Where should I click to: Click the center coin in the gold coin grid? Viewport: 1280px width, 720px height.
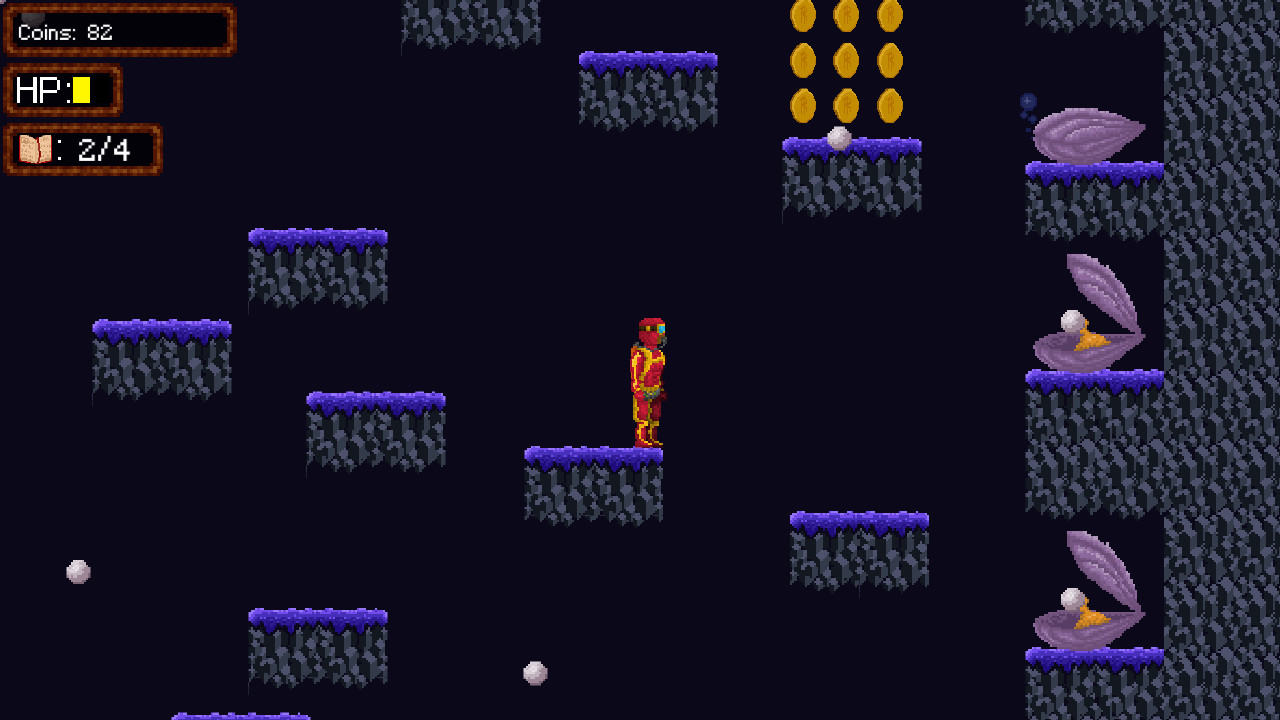coord(846,61)
